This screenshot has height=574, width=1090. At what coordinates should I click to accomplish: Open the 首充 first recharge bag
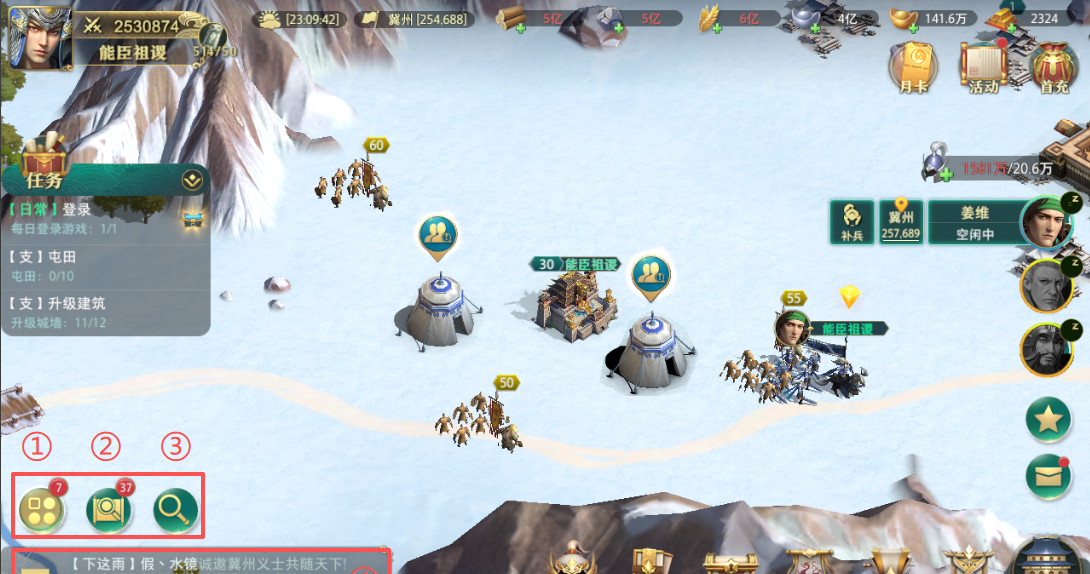(1054, 67)
